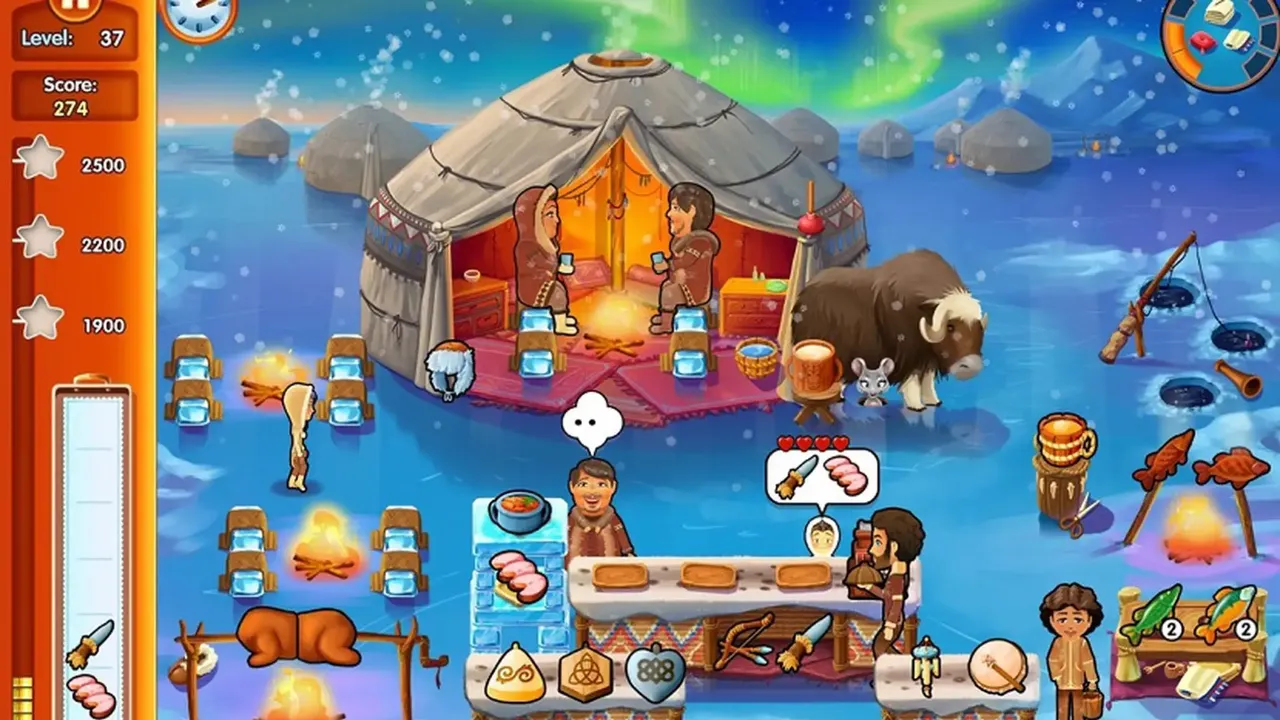Take an orange fish from the rack
The width and height of the screenshot is (1280, 720).
coord(1224,612)
